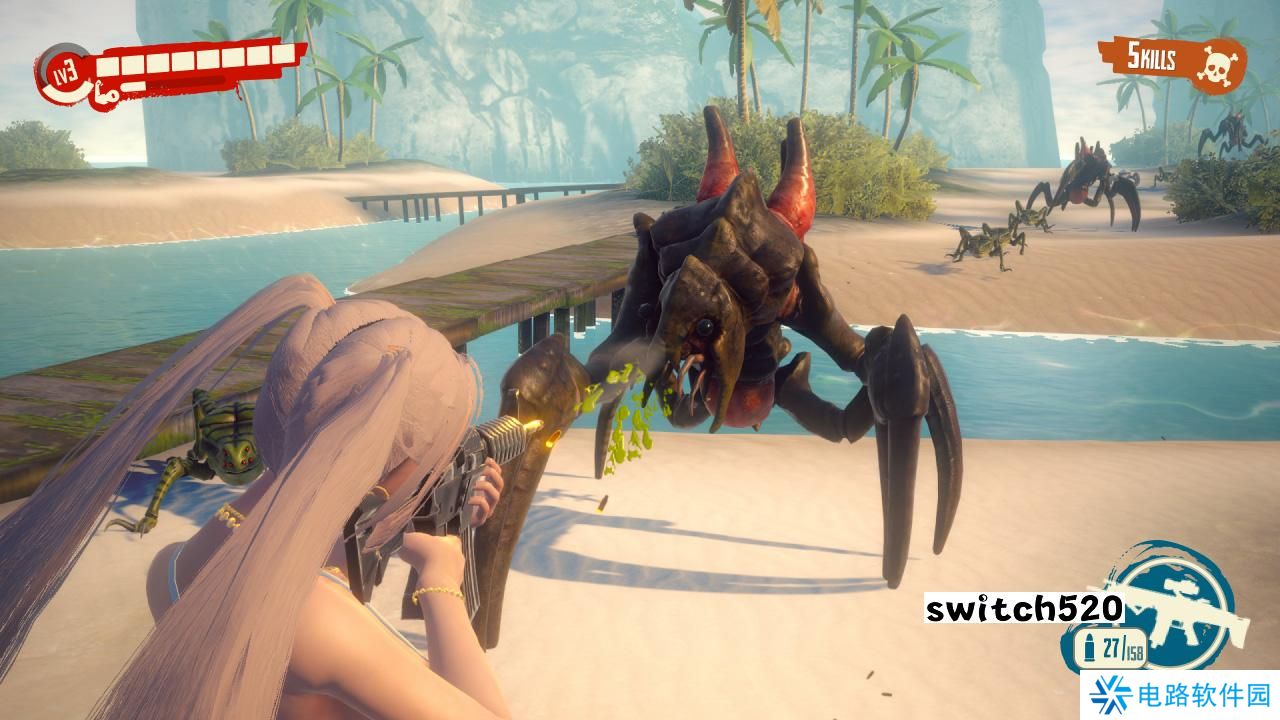Open the 电路软件园 watermark logo
Image resolution: width=1280 pixels, height=720 pixels.
pyautogui.click(x=1179, y=695)
